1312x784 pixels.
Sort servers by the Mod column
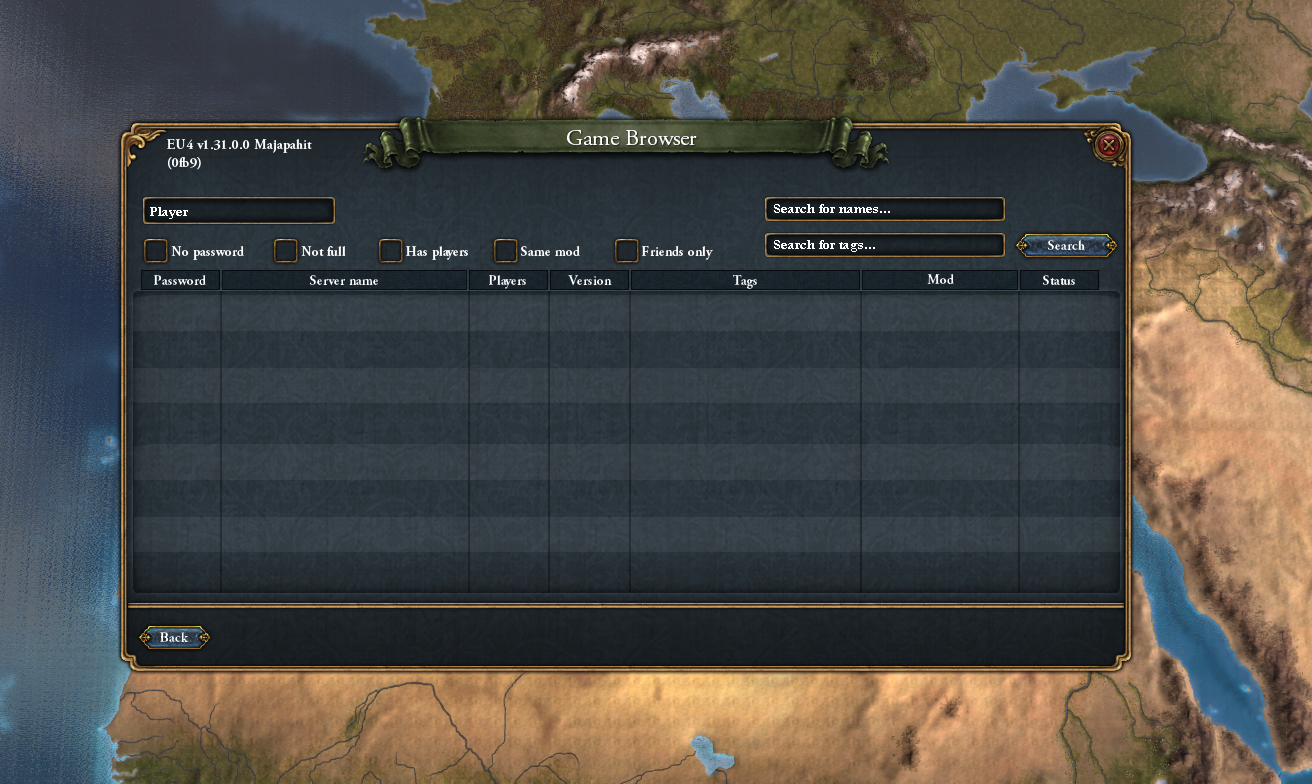(939, 280)
